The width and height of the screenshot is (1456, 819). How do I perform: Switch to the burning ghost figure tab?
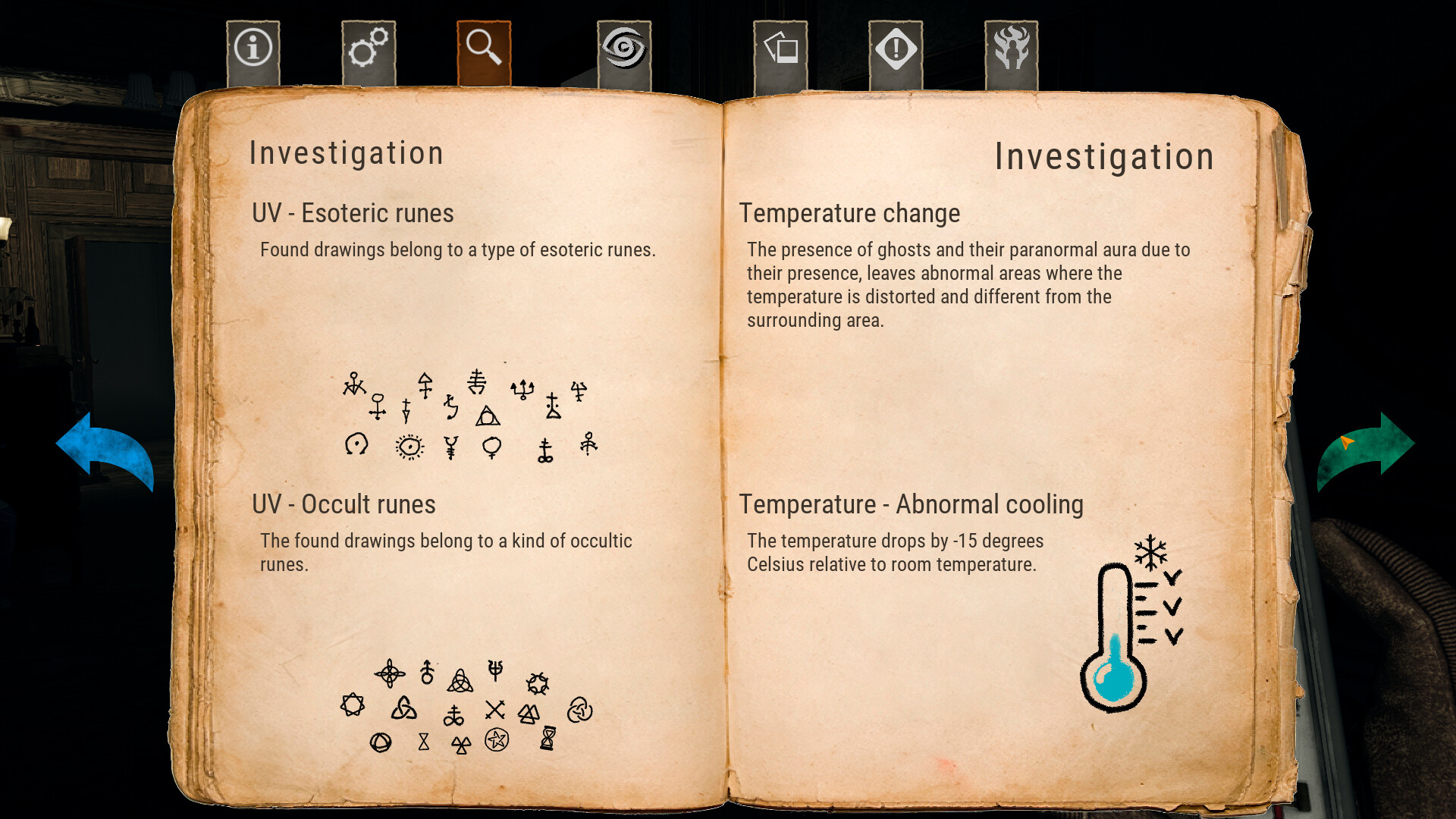coord(1012,48)
